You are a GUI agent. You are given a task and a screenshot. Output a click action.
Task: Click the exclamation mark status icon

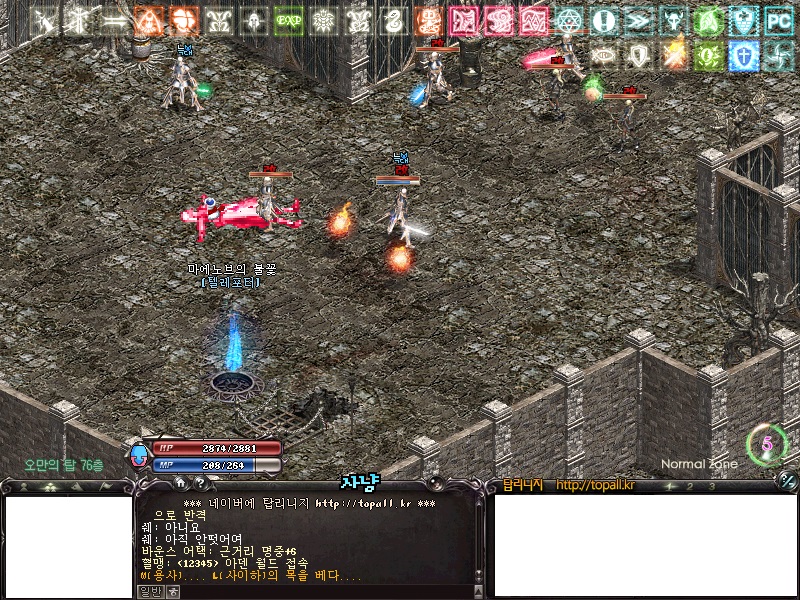point(604,20)
